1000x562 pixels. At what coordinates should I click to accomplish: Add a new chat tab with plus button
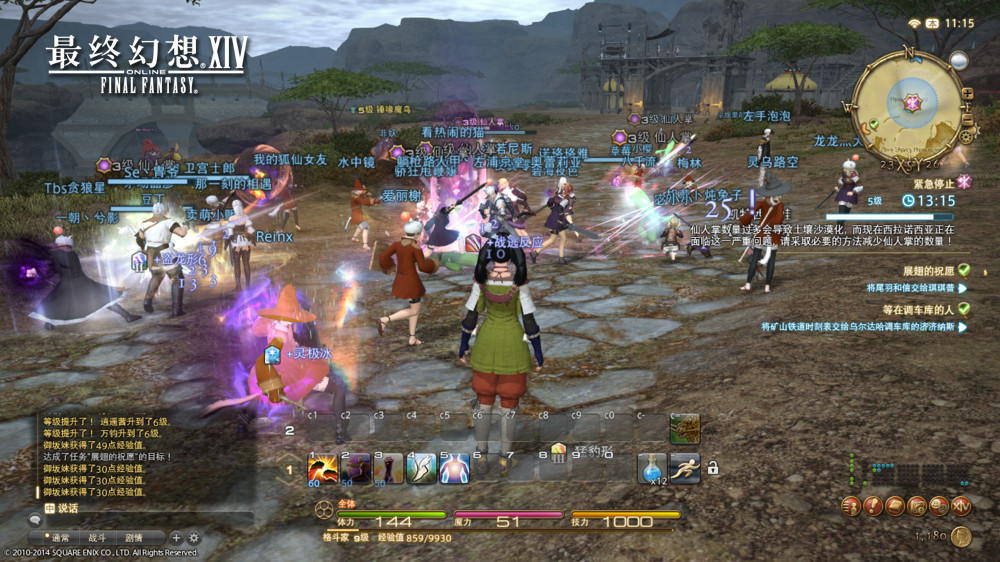click(176, 538)
